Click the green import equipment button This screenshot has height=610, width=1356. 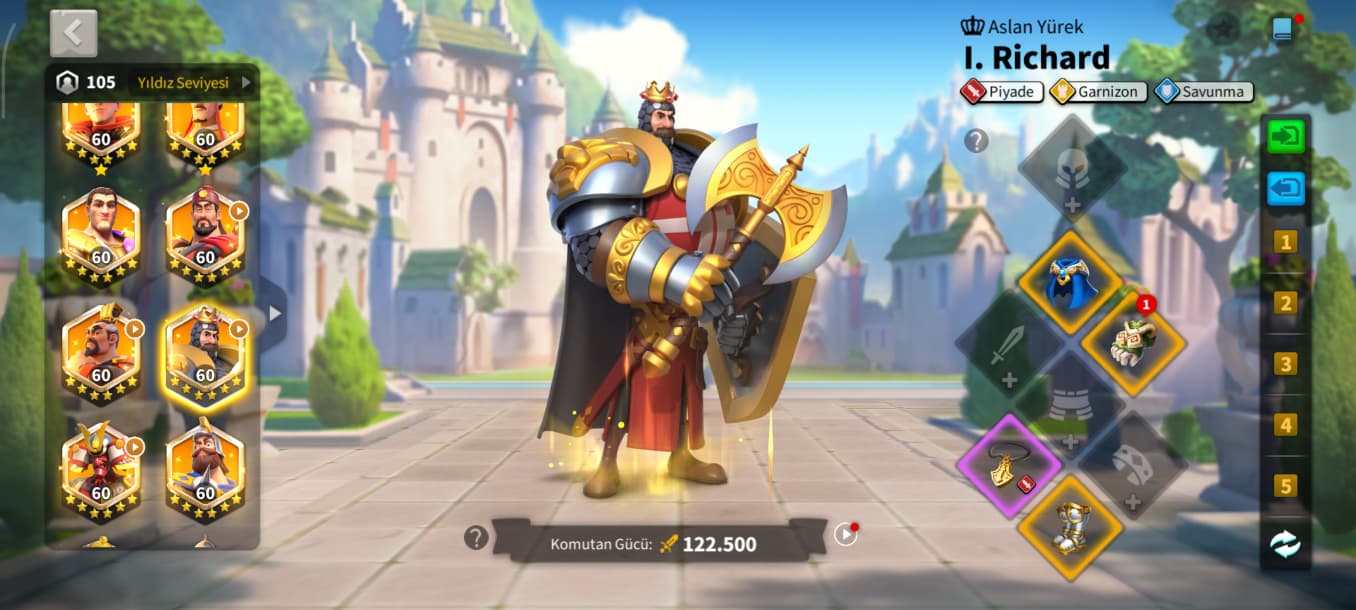tap(1285, 136)
